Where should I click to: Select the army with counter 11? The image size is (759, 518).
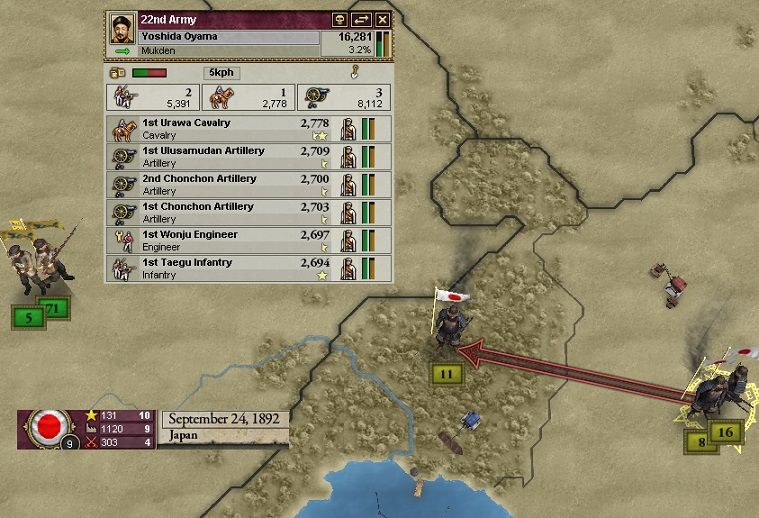pyautogui.click(x=447, y=374)
